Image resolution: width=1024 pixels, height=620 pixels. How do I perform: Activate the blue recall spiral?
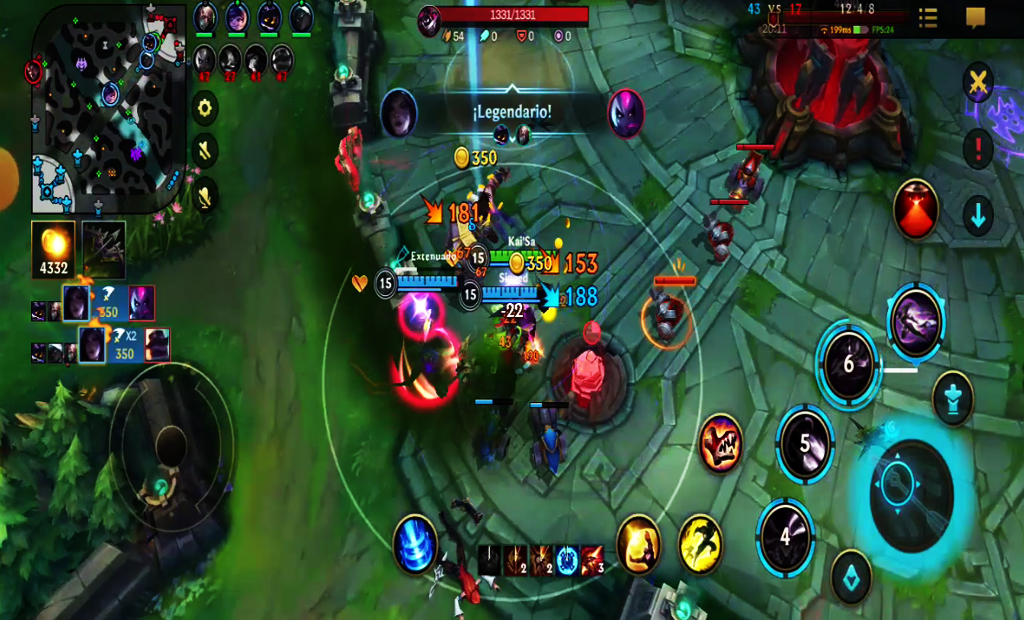(x=415, y=544)
